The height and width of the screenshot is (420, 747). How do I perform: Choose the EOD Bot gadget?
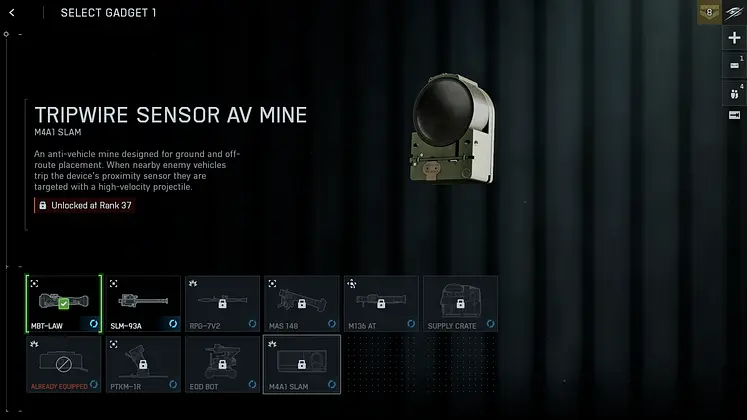(x=222, y=363)
